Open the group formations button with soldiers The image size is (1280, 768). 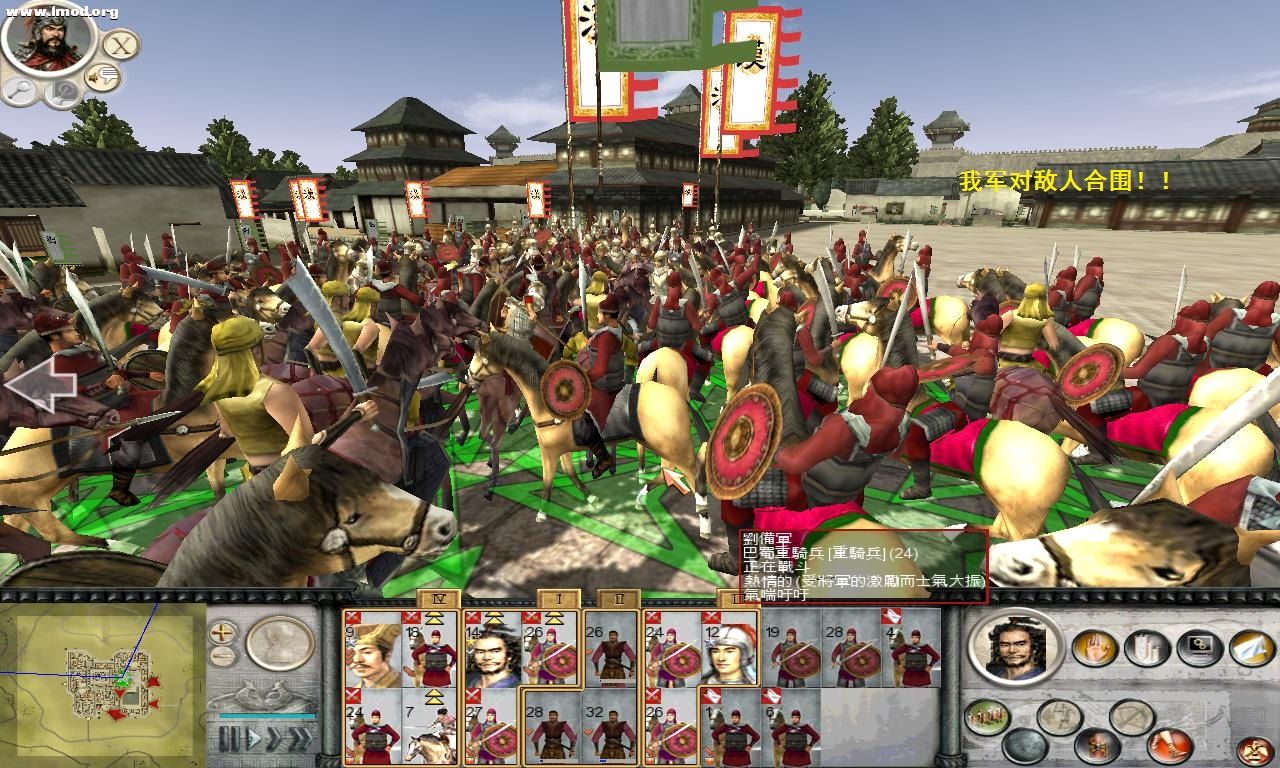[x=987, y=717]
